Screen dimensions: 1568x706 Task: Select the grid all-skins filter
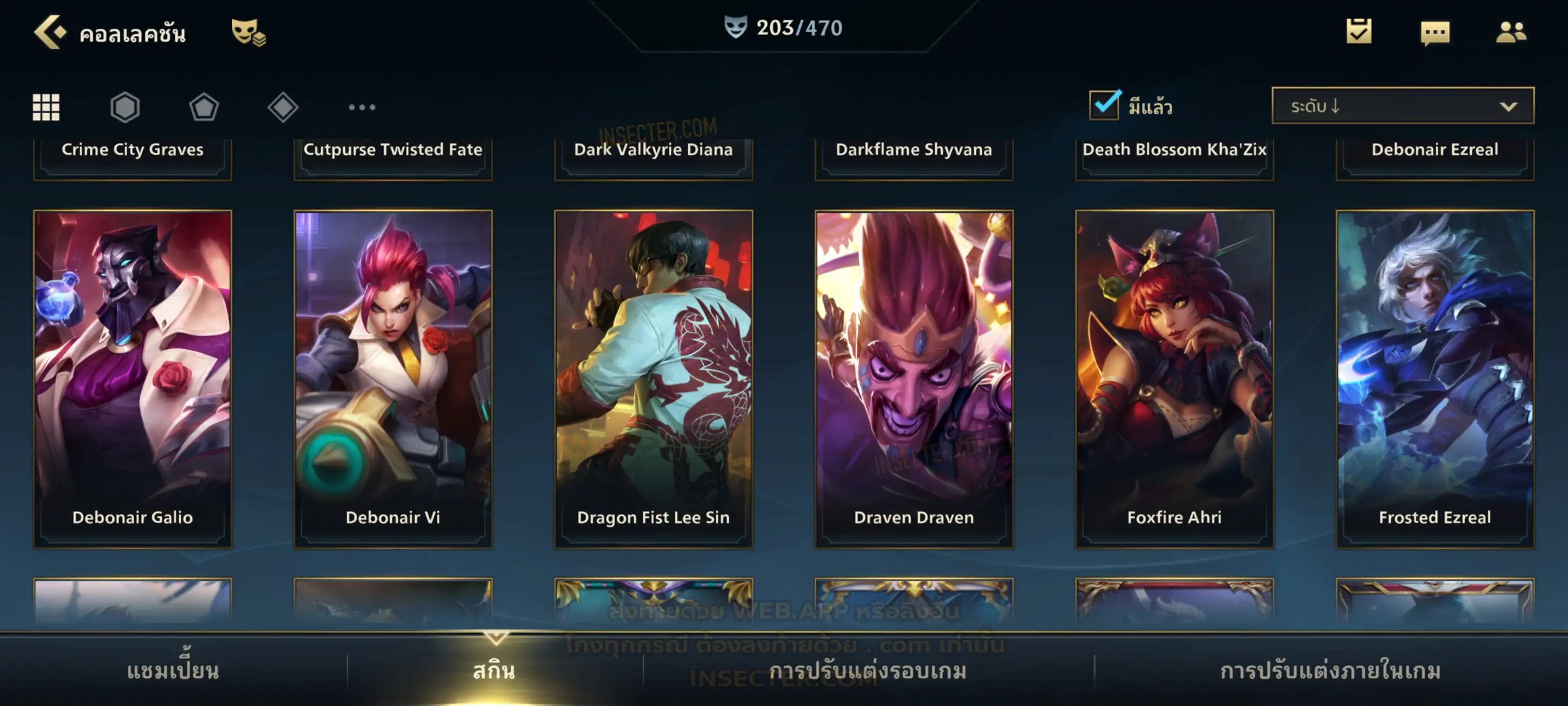pyautogui.click(x=46, y=107)
